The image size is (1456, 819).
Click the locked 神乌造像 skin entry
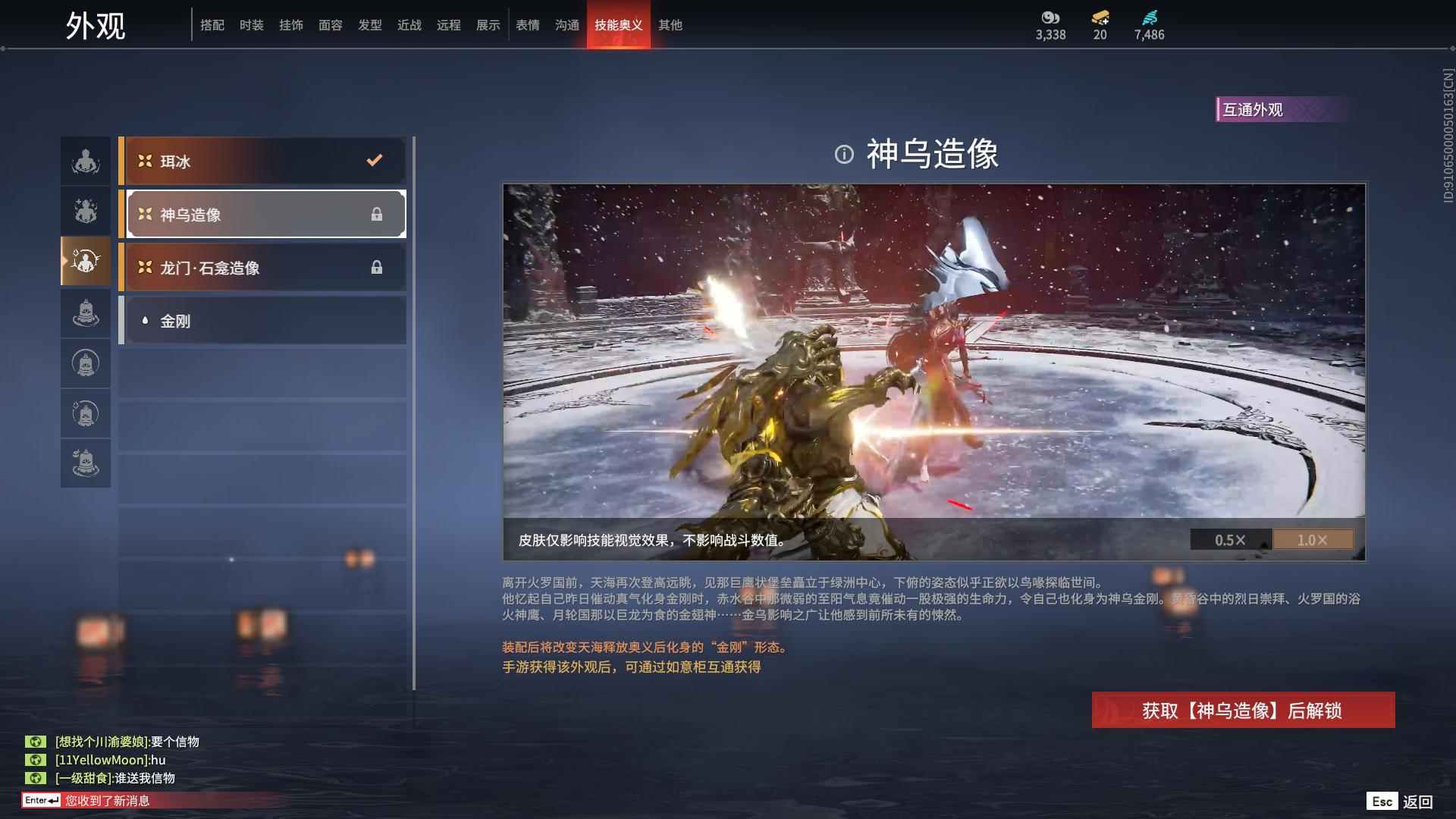coord(263,214)
